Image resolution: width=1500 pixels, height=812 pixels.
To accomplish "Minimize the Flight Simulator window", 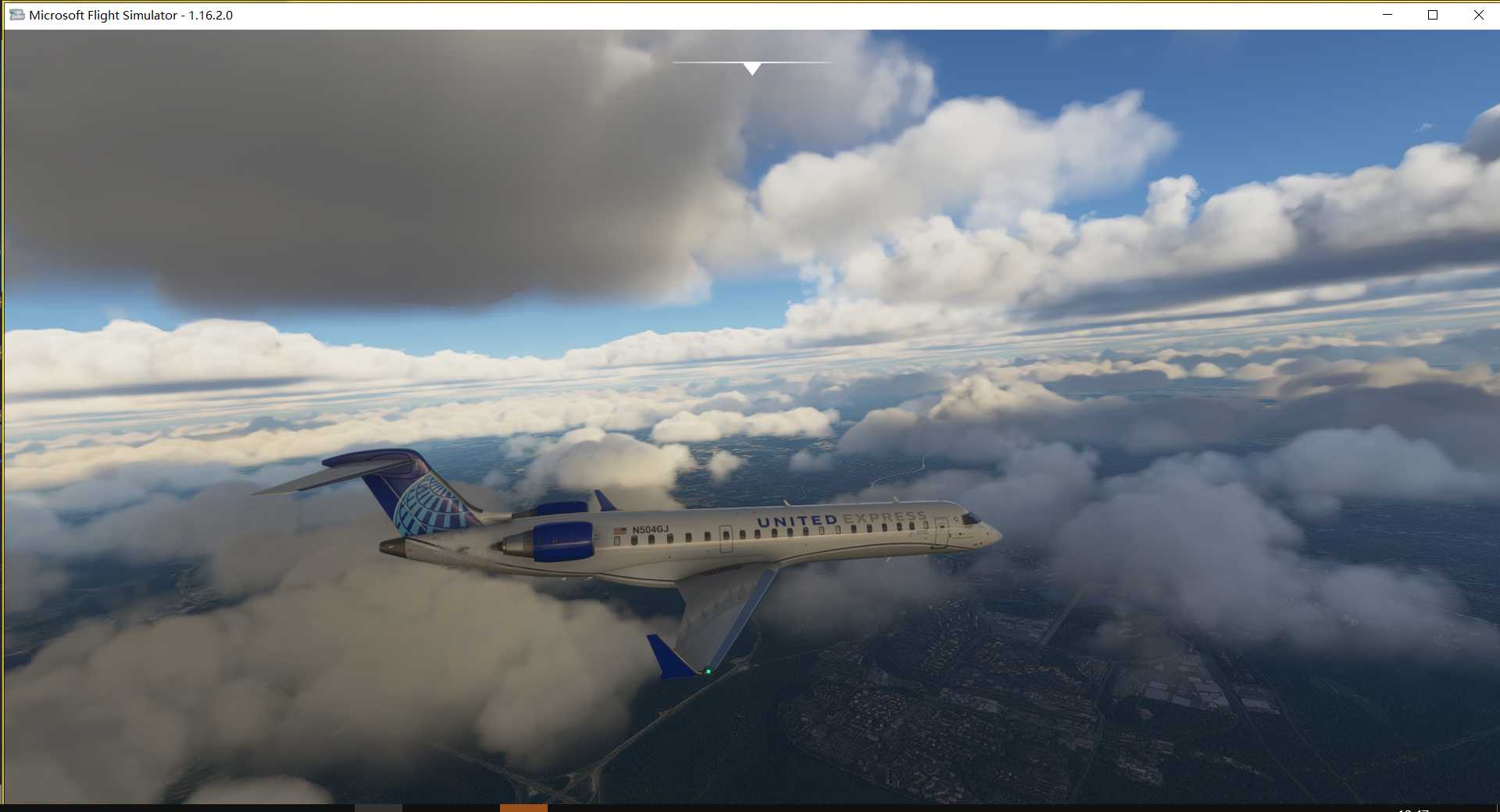I will click(x=1387, y=14).
